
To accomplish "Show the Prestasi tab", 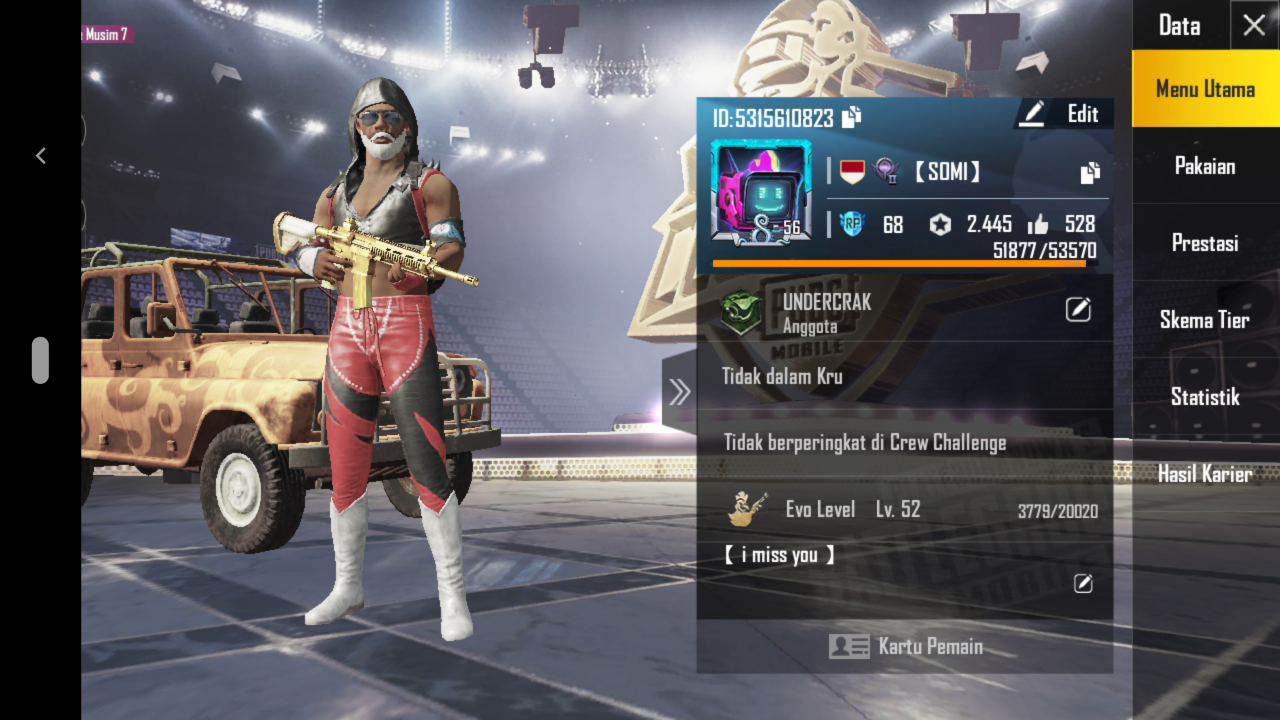I will (1205, 243).
